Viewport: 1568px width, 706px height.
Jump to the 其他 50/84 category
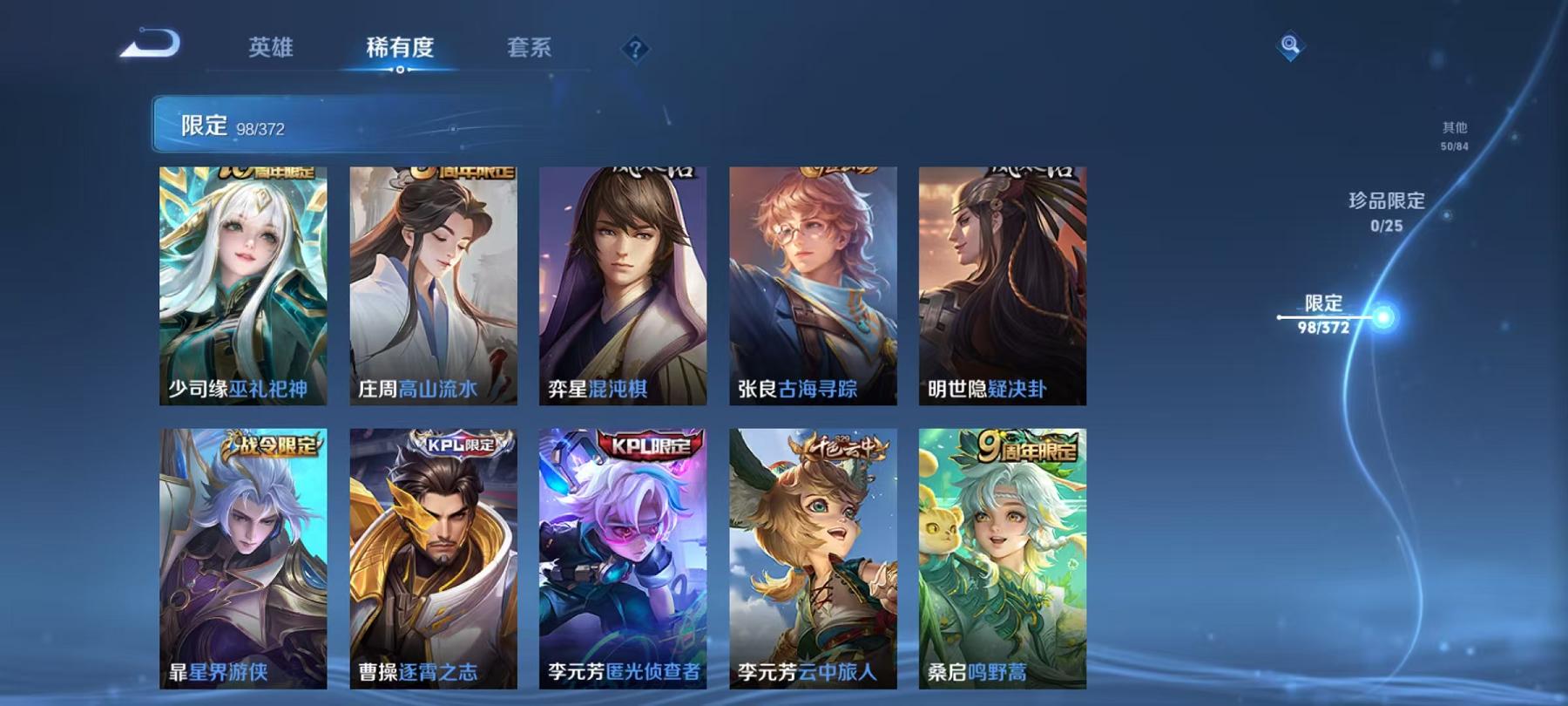click(x=1453, y=131)
